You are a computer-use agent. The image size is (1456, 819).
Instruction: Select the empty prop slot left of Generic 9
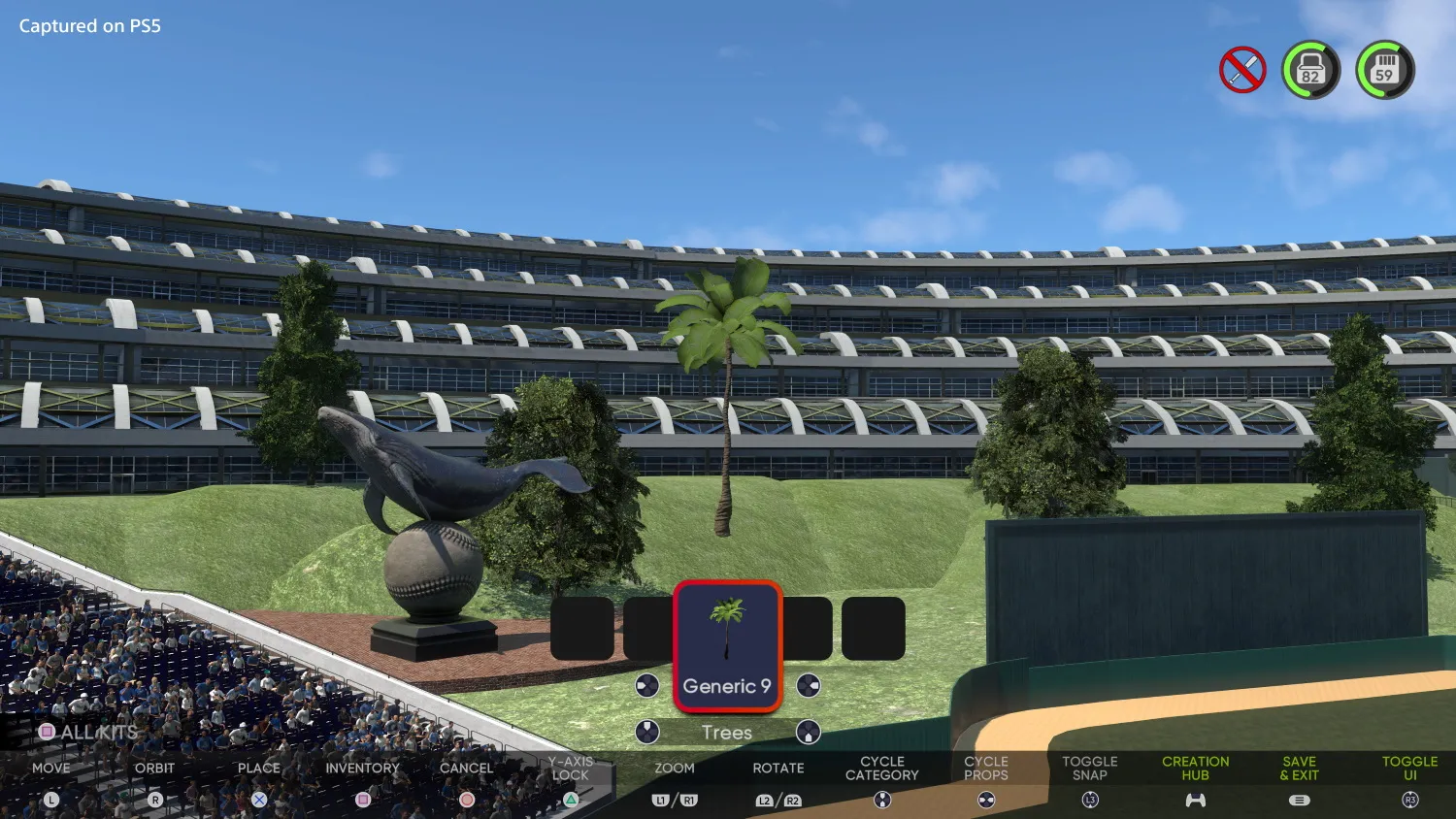pyautogui.click(x=648, y=626)
